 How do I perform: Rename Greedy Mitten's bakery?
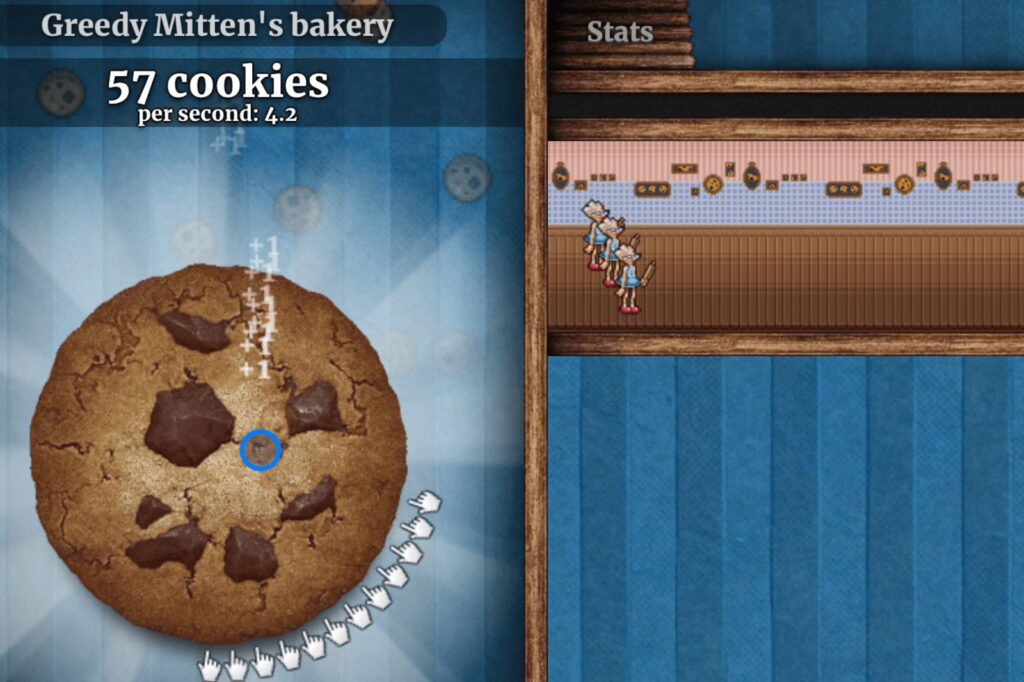(217, 26)
